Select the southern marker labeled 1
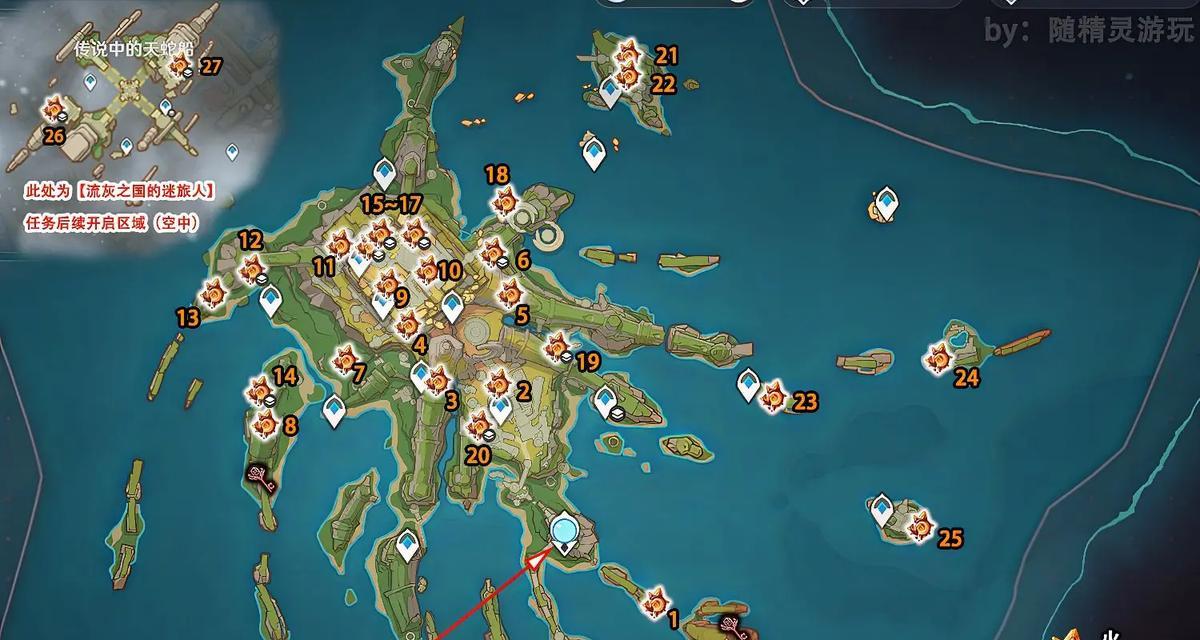The height and width of the screenshot is (640, 1200). [x=656, y=601]
